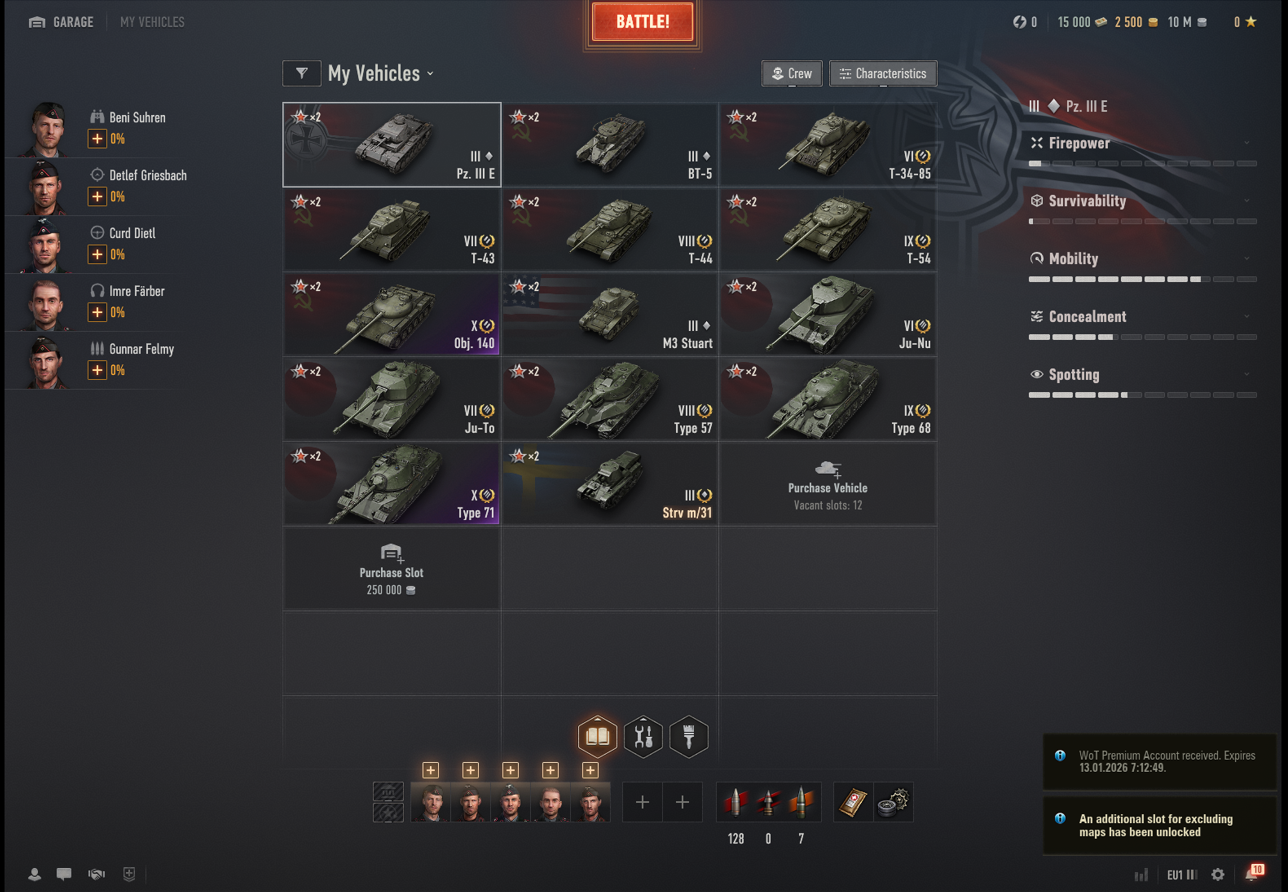Viewport: 1288px width, 892px height.
Task: Select the BT-5 tank tile
Action: click(609, 145)
